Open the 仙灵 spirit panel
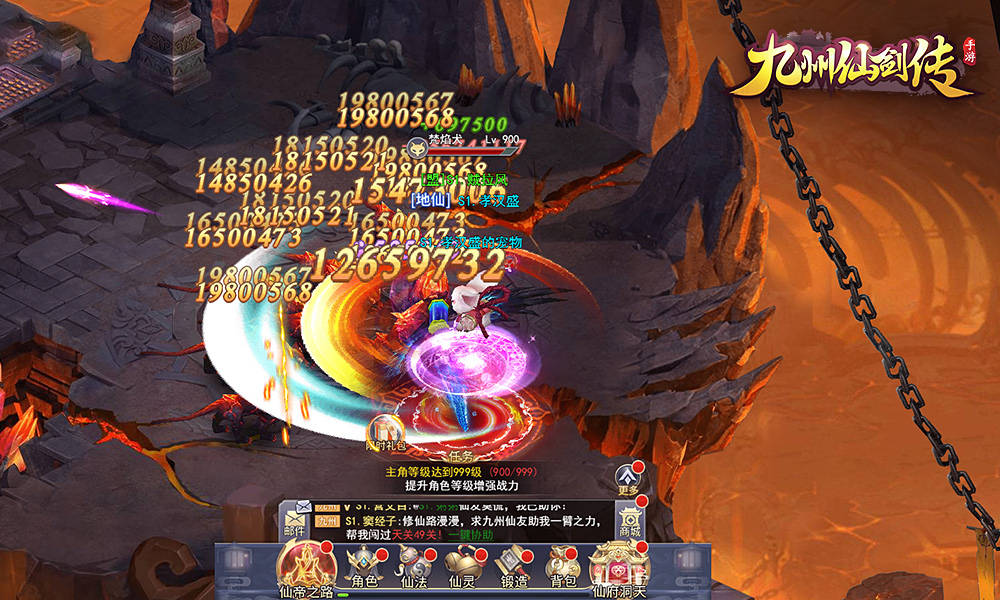The width and height of the screenshot is (1000, 600). [x=461, y=568]
